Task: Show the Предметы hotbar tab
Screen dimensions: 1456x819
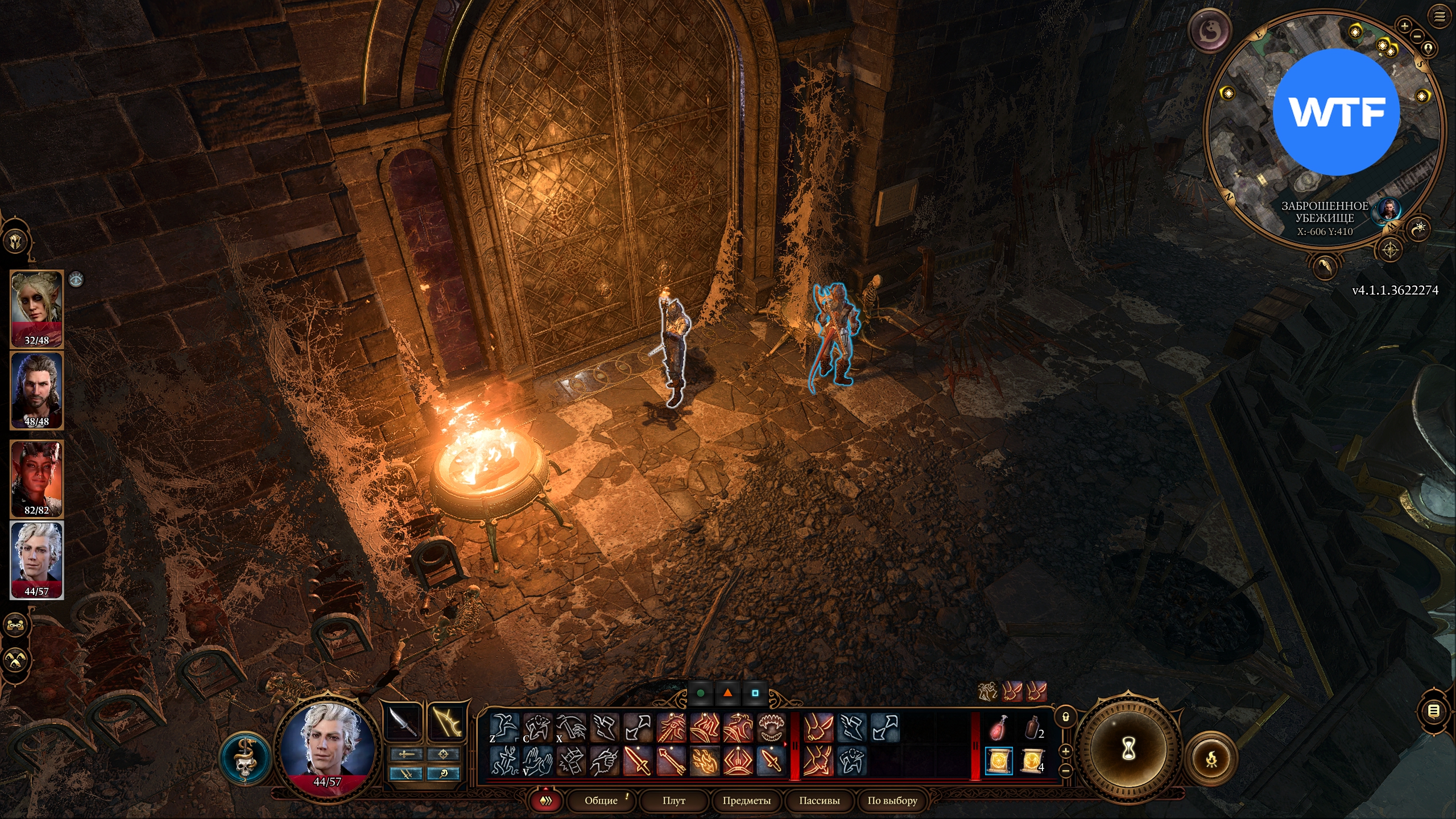Action: point(746,800)
